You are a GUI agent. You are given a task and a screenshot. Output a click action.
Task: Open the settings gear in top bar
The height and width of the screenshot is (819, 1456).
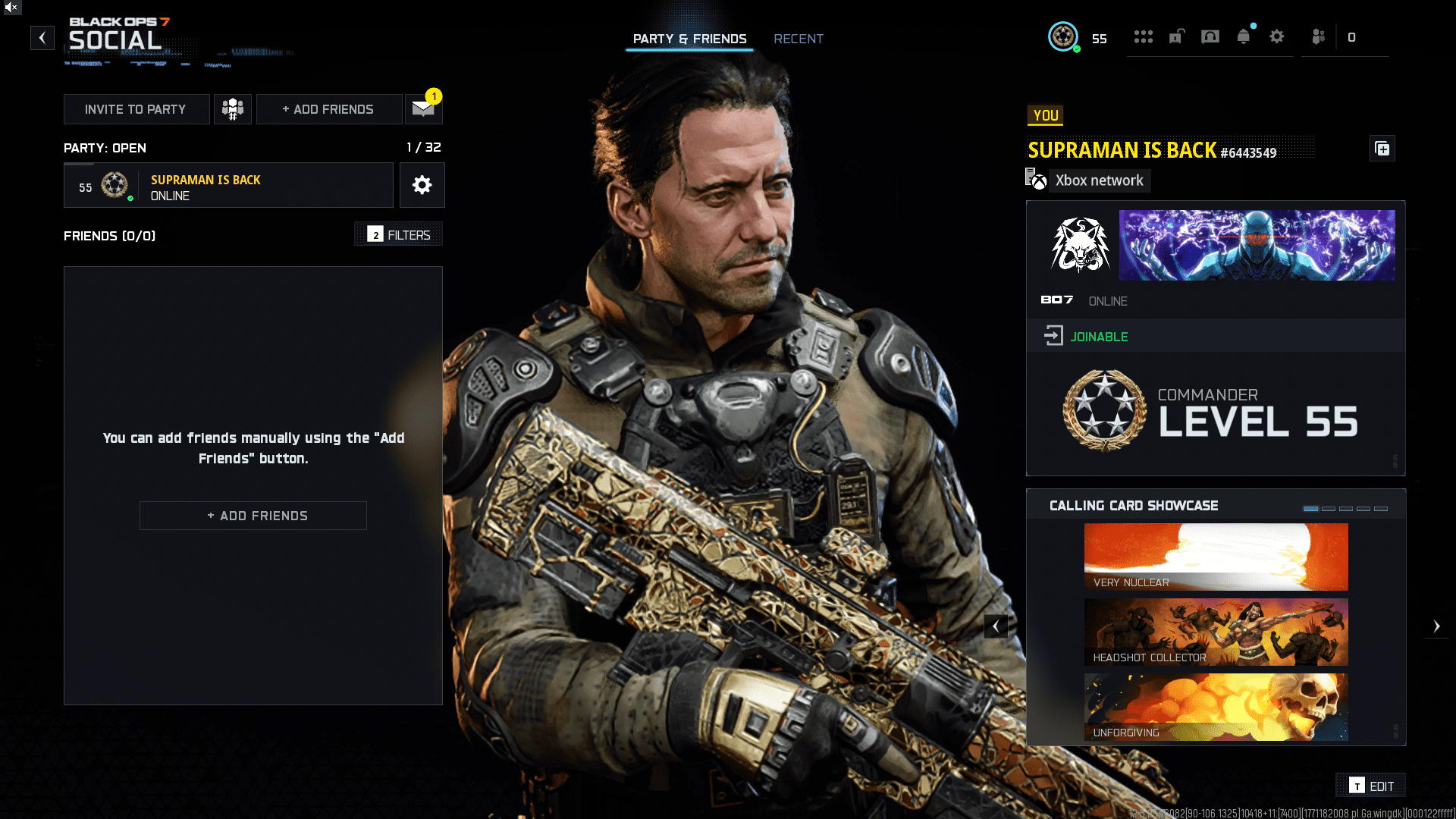click(x=1276, y=37)
